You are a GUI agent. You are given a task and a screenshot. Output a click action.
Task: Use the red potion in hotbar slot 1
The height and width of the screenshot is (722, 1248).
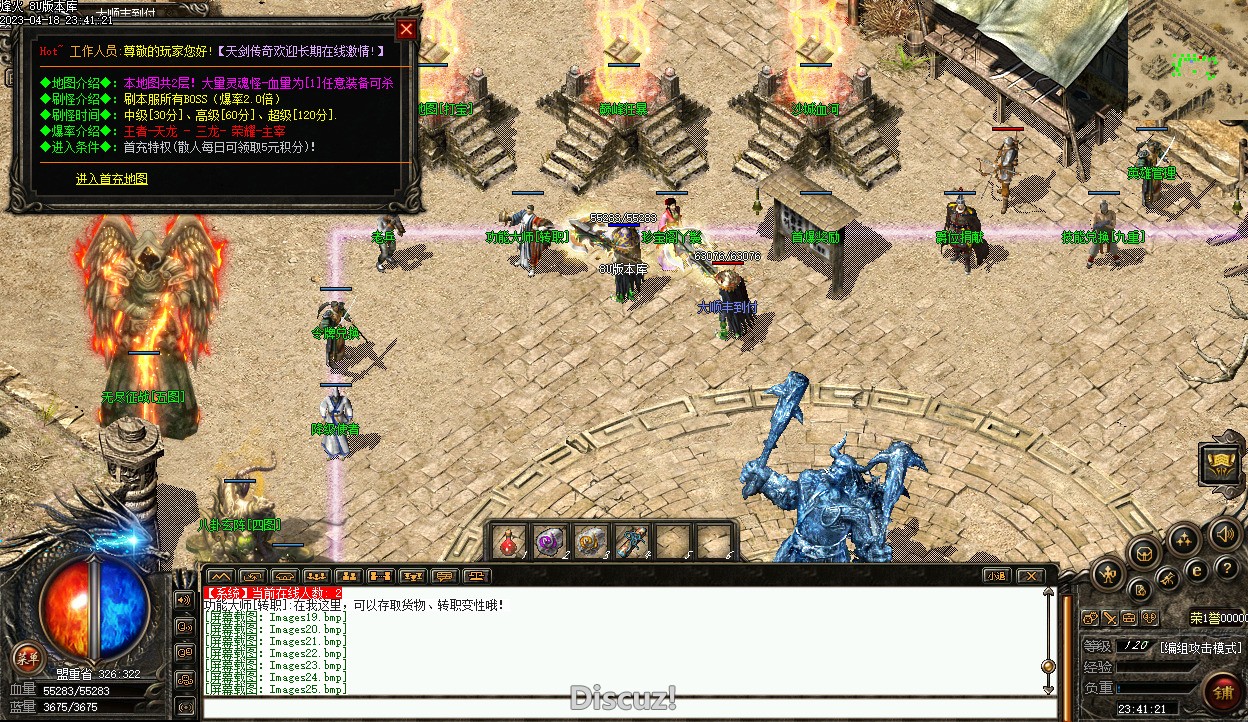coord(510,542)
